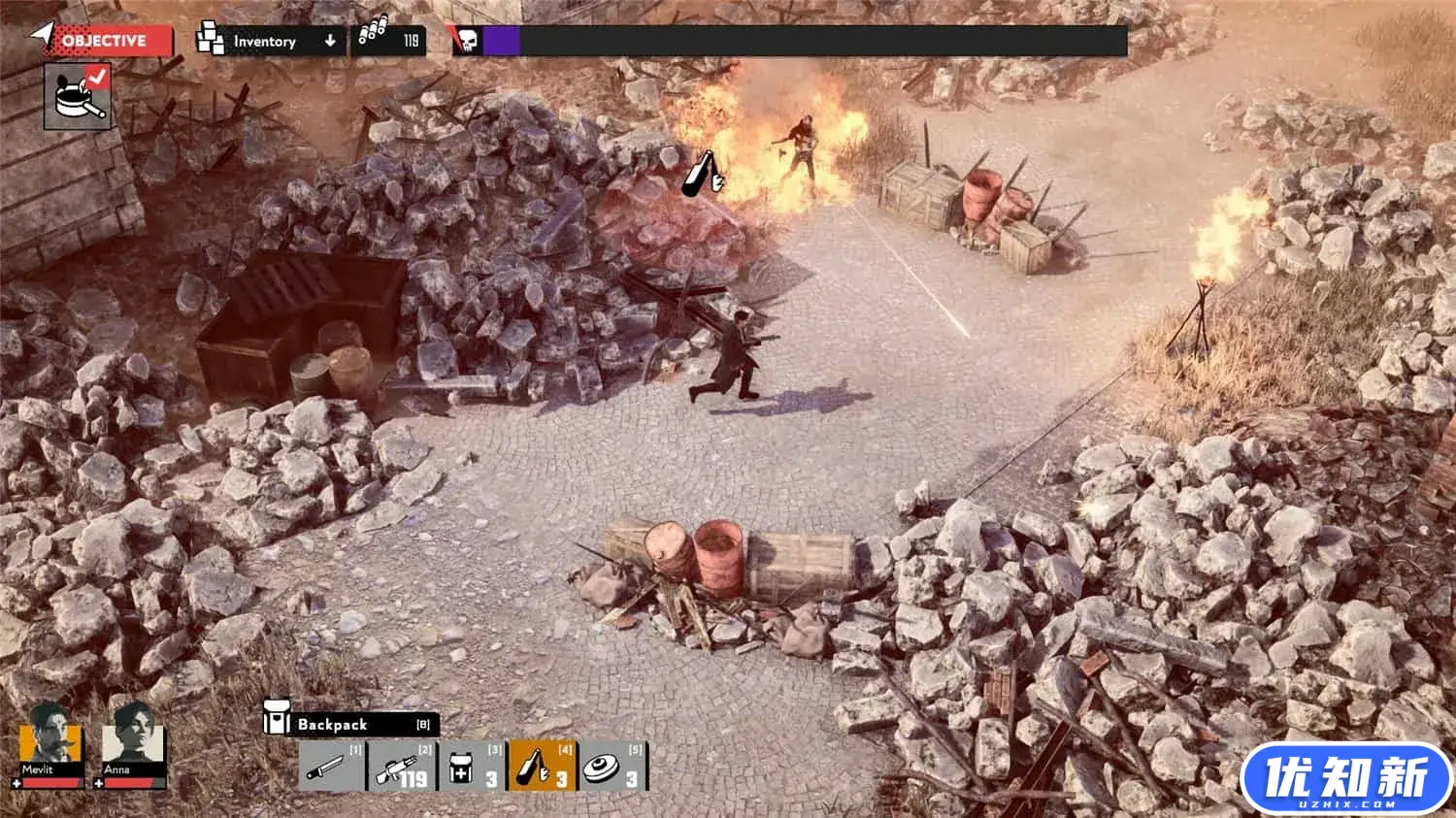Open the Objective panel
1456x818 pixels.
(x=102, y=41)
